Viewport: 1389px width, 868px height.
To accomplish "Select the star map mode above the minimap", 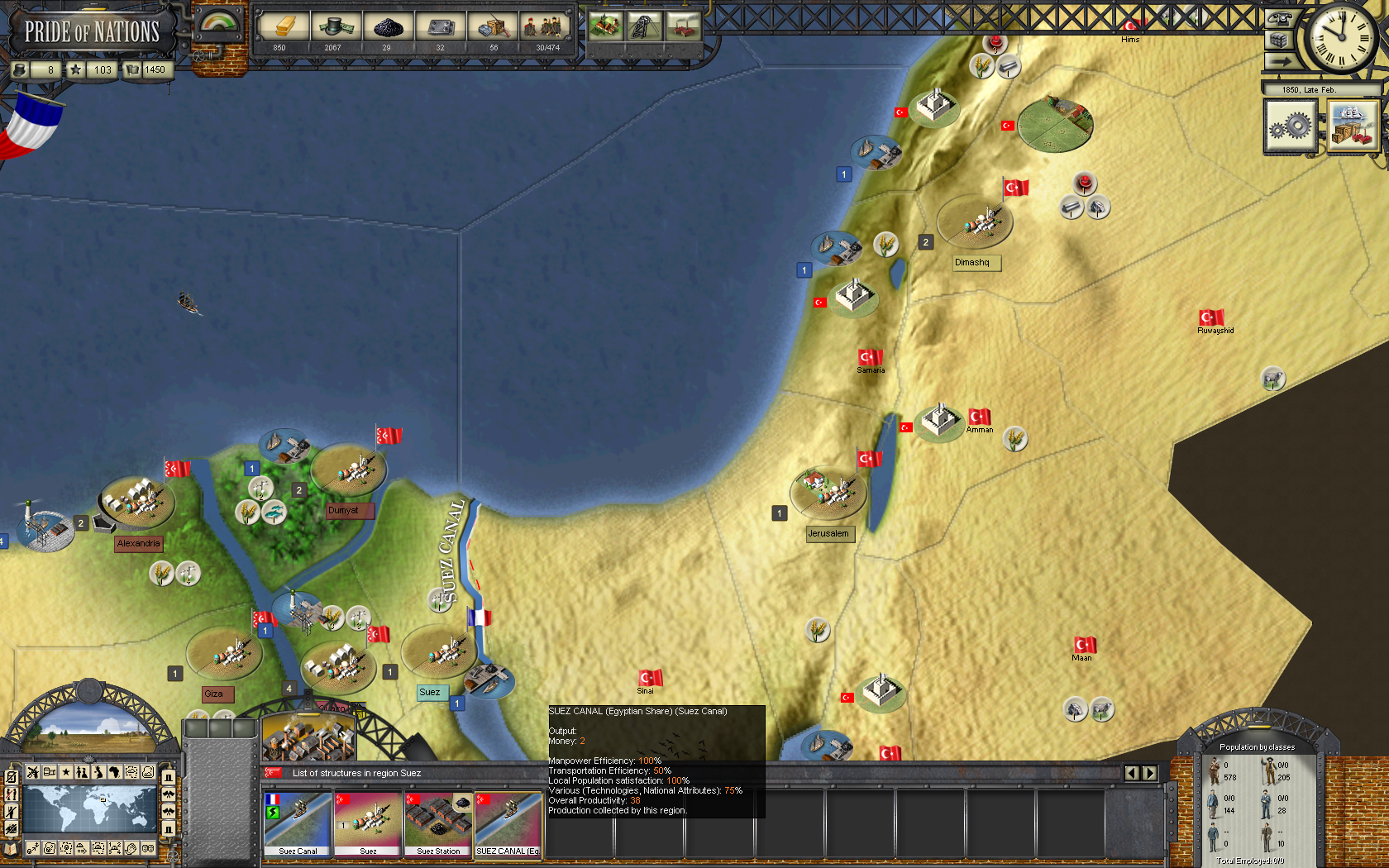I will [65, 772].
